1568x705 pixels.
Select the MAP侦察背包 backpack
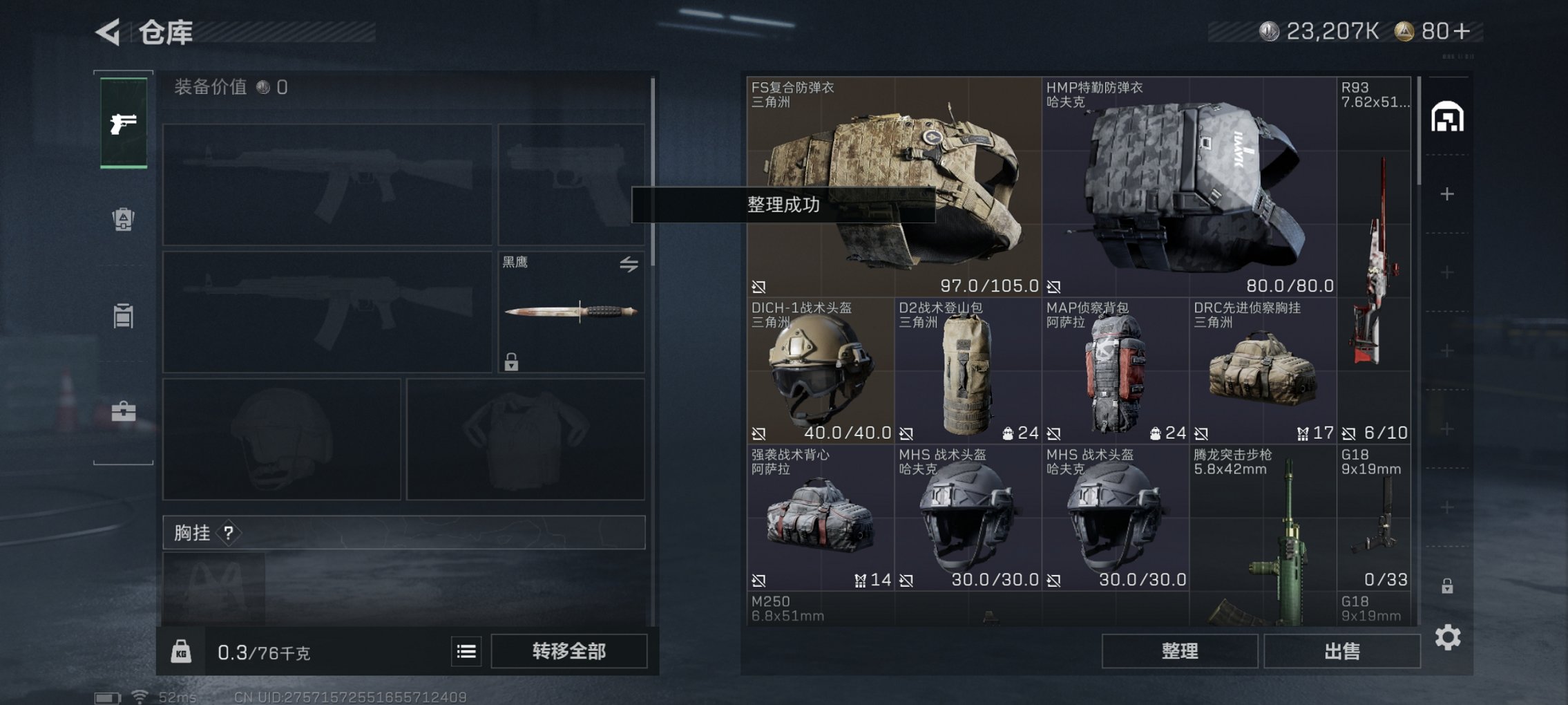(x=1115, y=371)
